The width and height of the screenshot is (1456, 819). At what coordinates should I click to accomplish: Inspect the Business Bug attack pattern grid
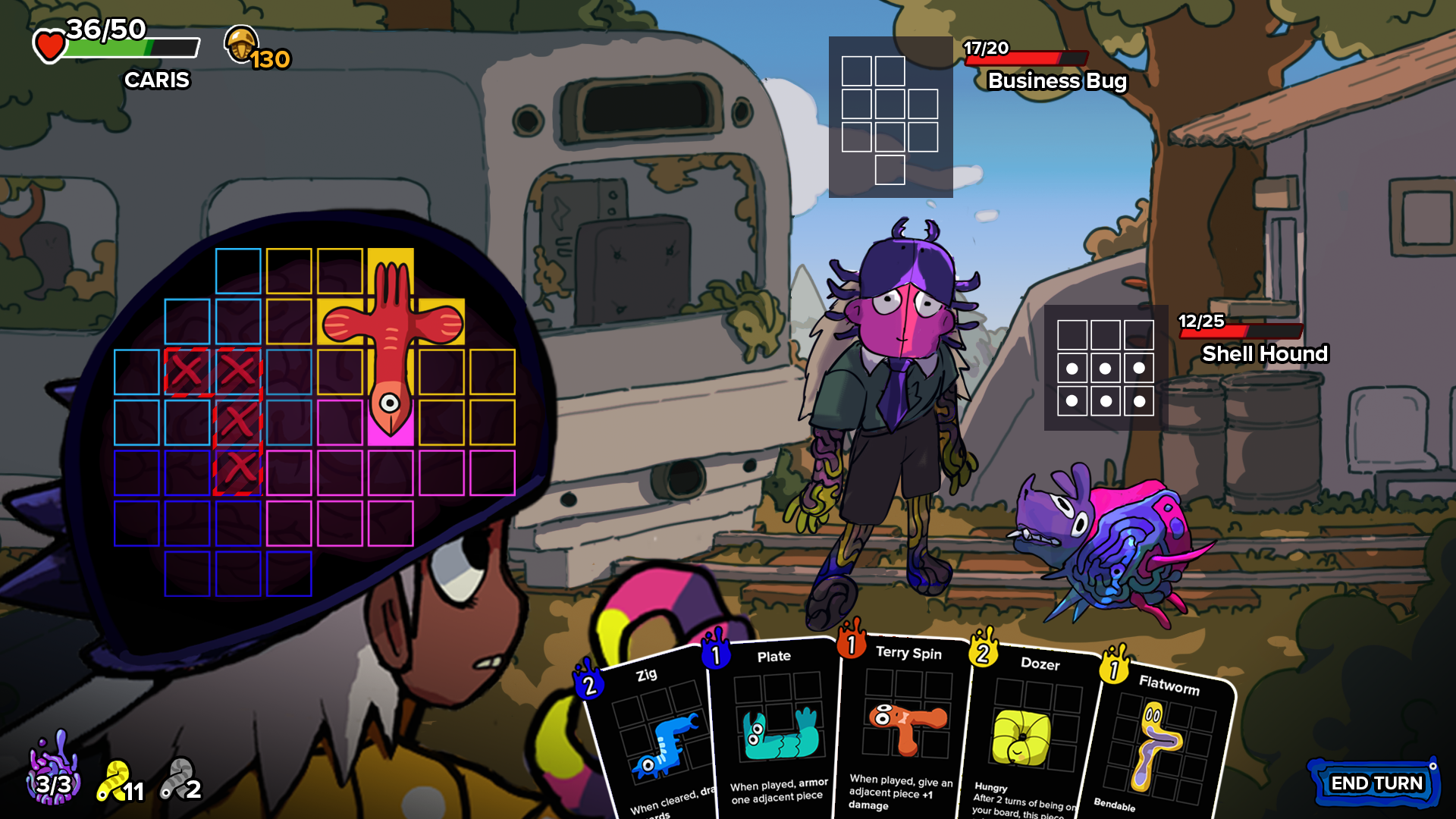[x=890, y=118]
